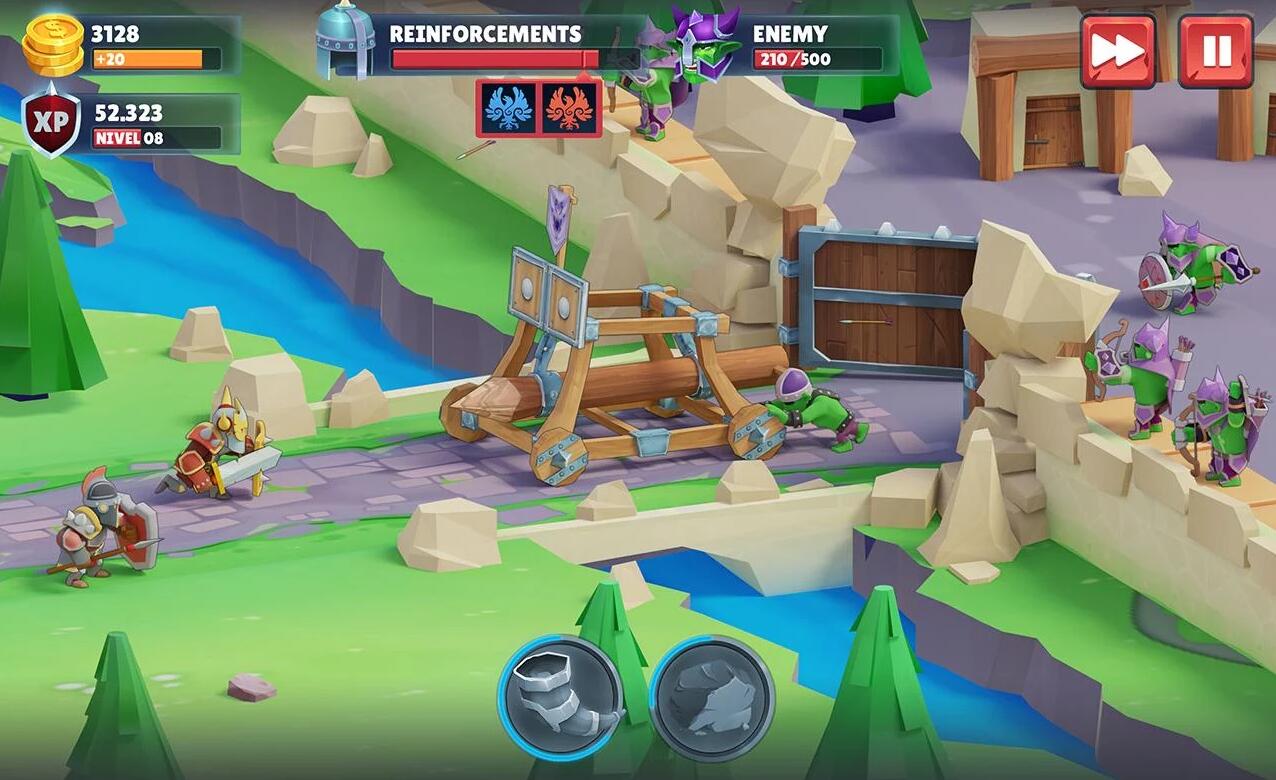
Task: Select the blue phoenix reinforcement emblem
Action: coord(508,107)
